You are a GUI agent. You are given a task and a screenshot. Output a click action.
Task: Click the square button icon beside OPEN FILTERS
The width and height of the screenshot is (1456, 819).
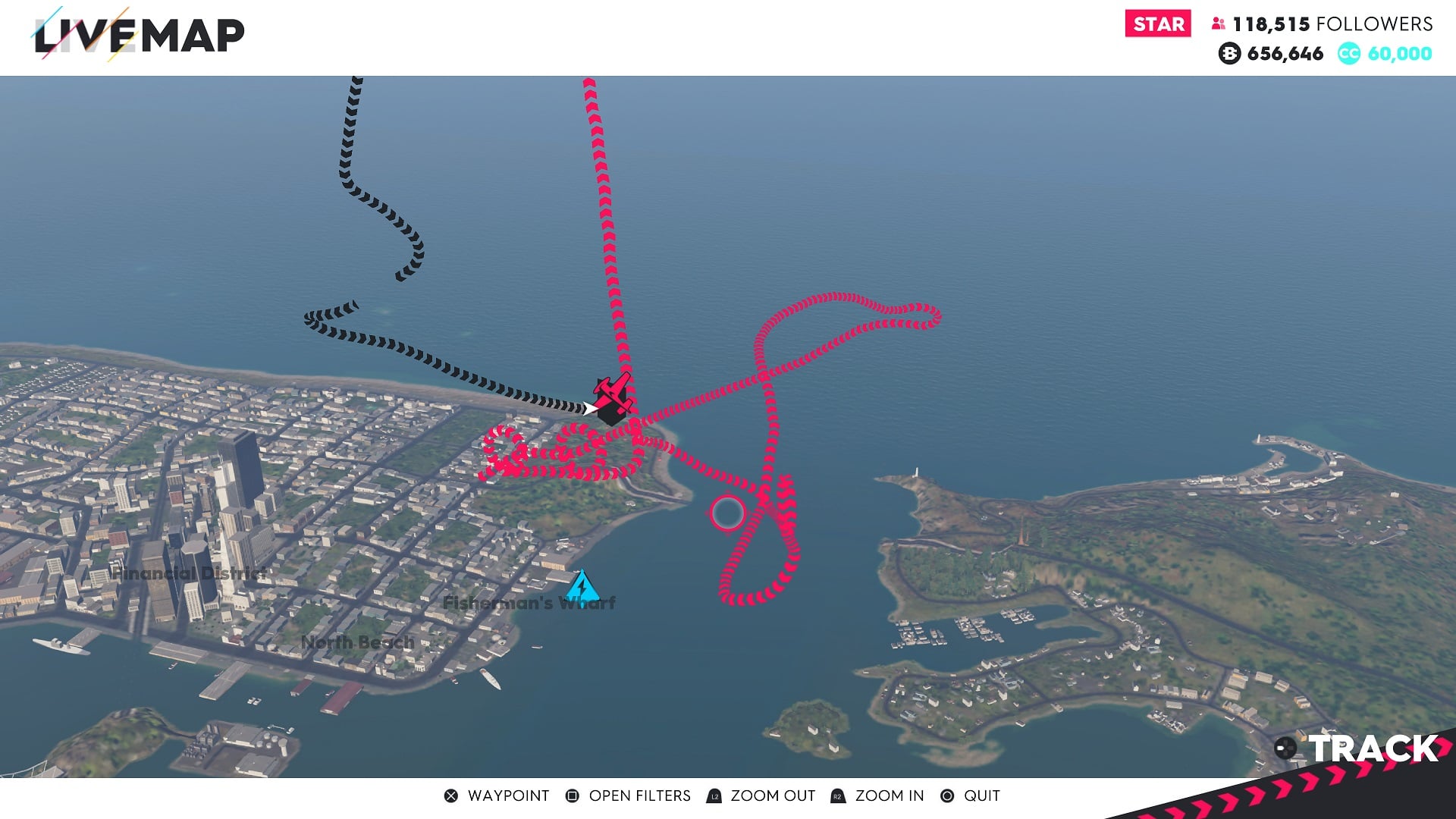[572, 795]
